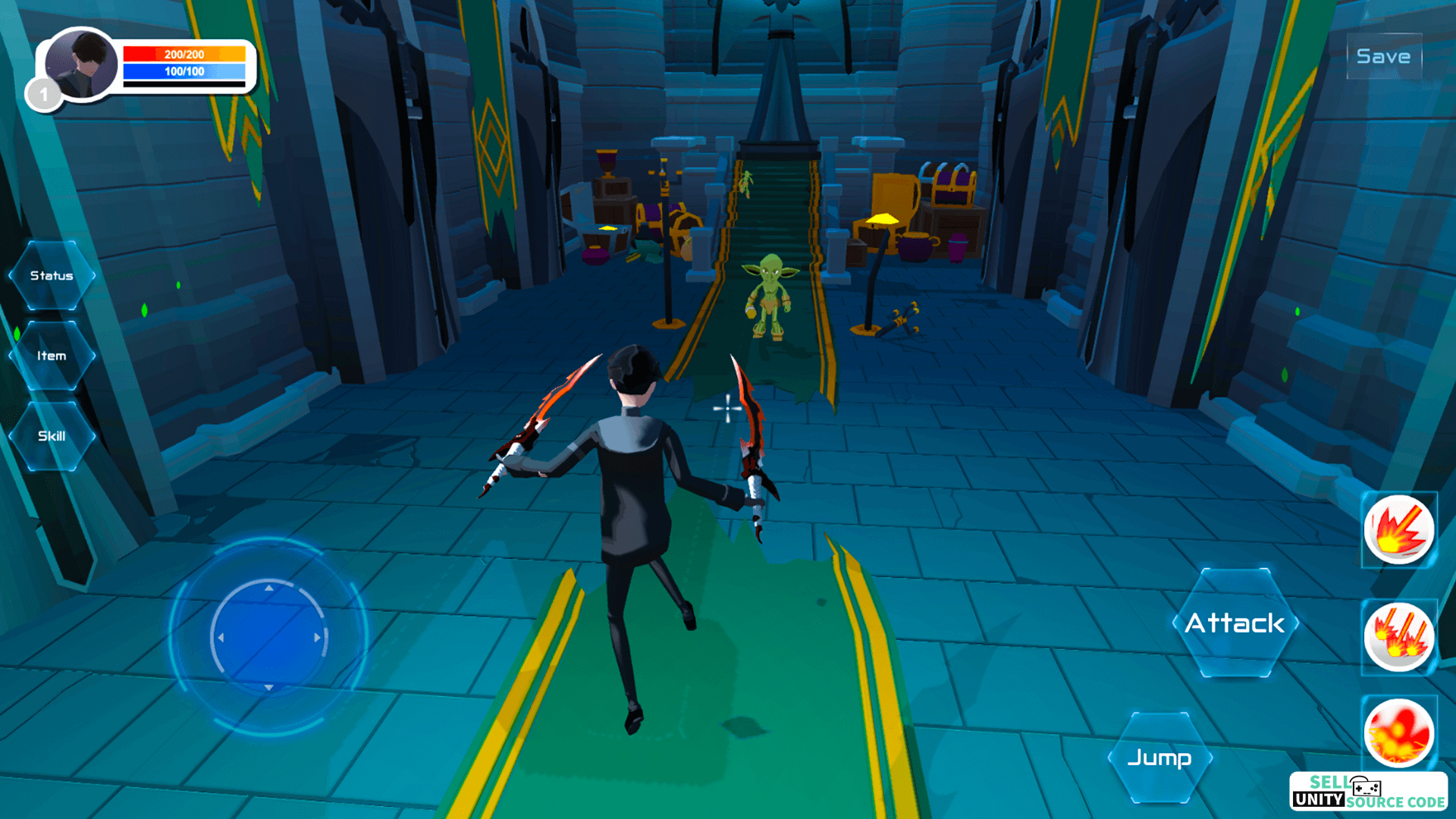Viewport: 1456px width, 819px height.
Task: Tap the Attack button
Action: [1235, 623]
